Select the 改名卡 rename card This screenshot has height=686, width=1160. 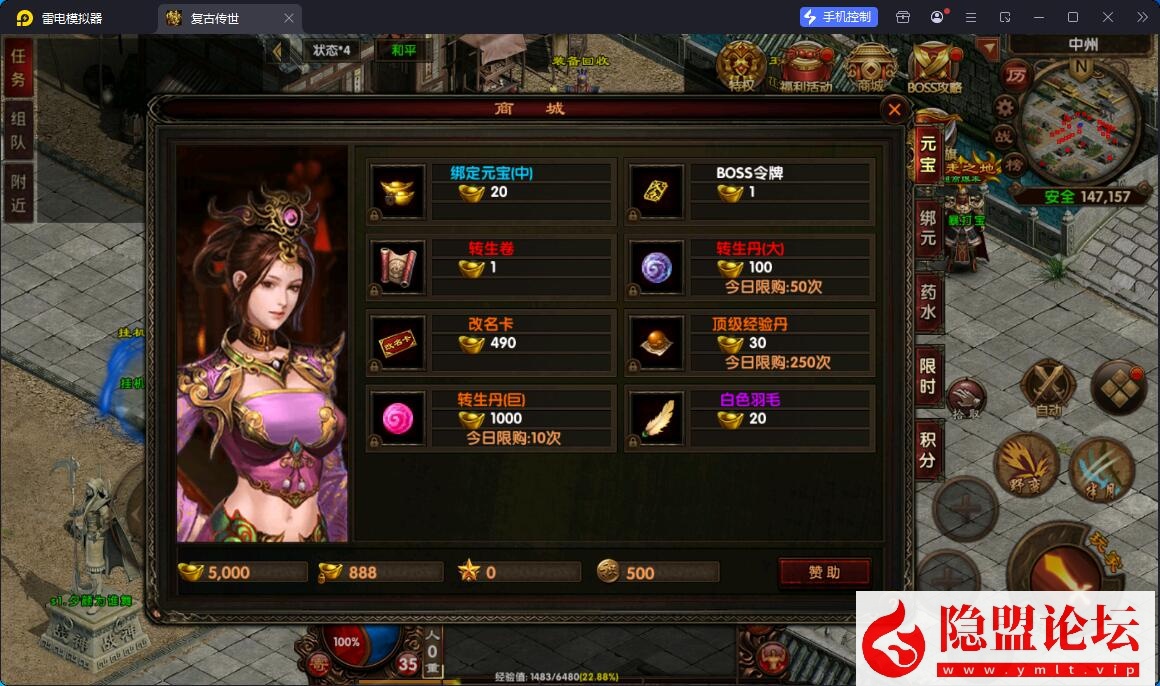click(x=397, y=342)
